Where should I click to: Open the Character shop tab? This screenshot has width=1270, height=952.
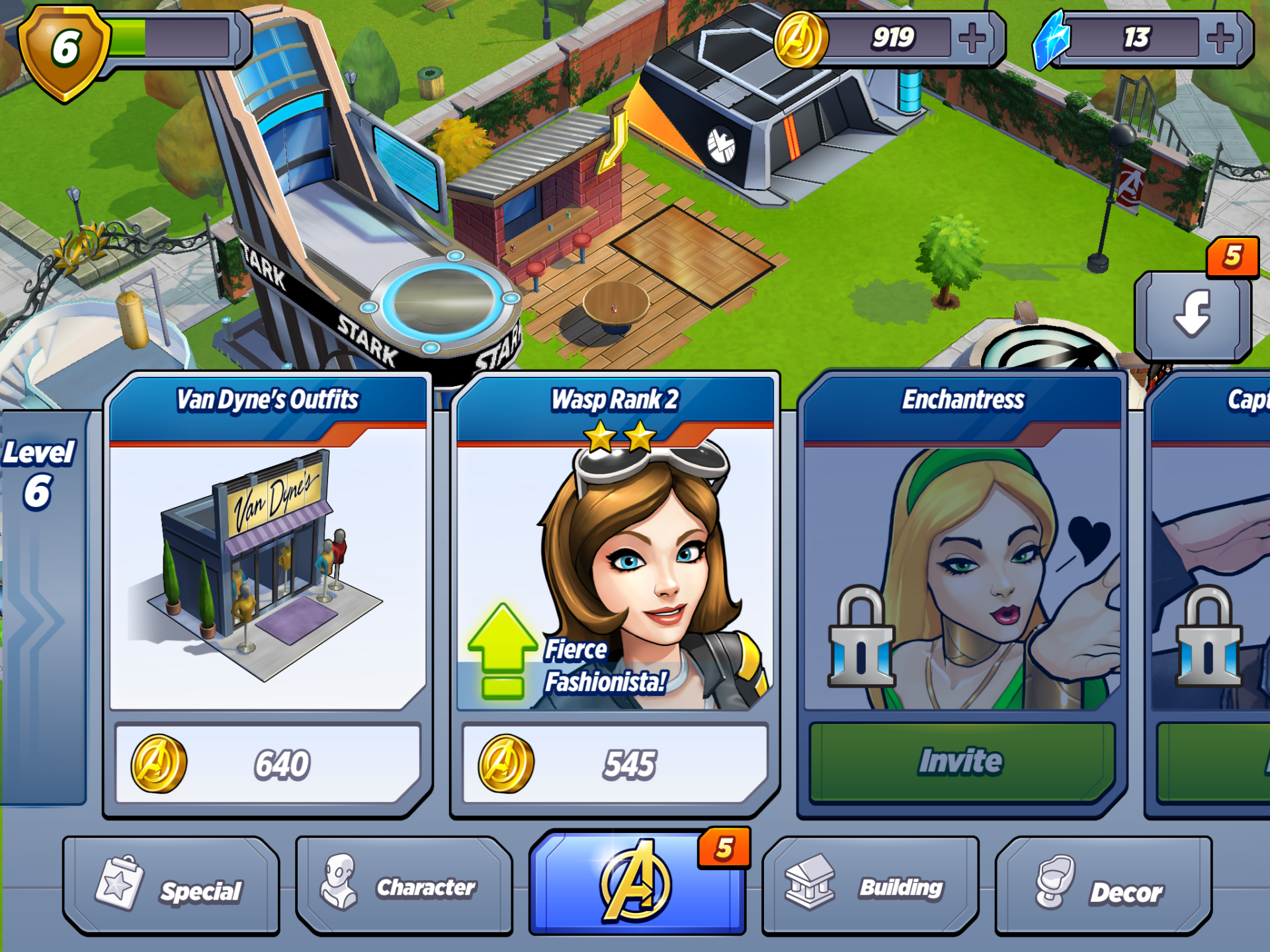tap(404, 887)
